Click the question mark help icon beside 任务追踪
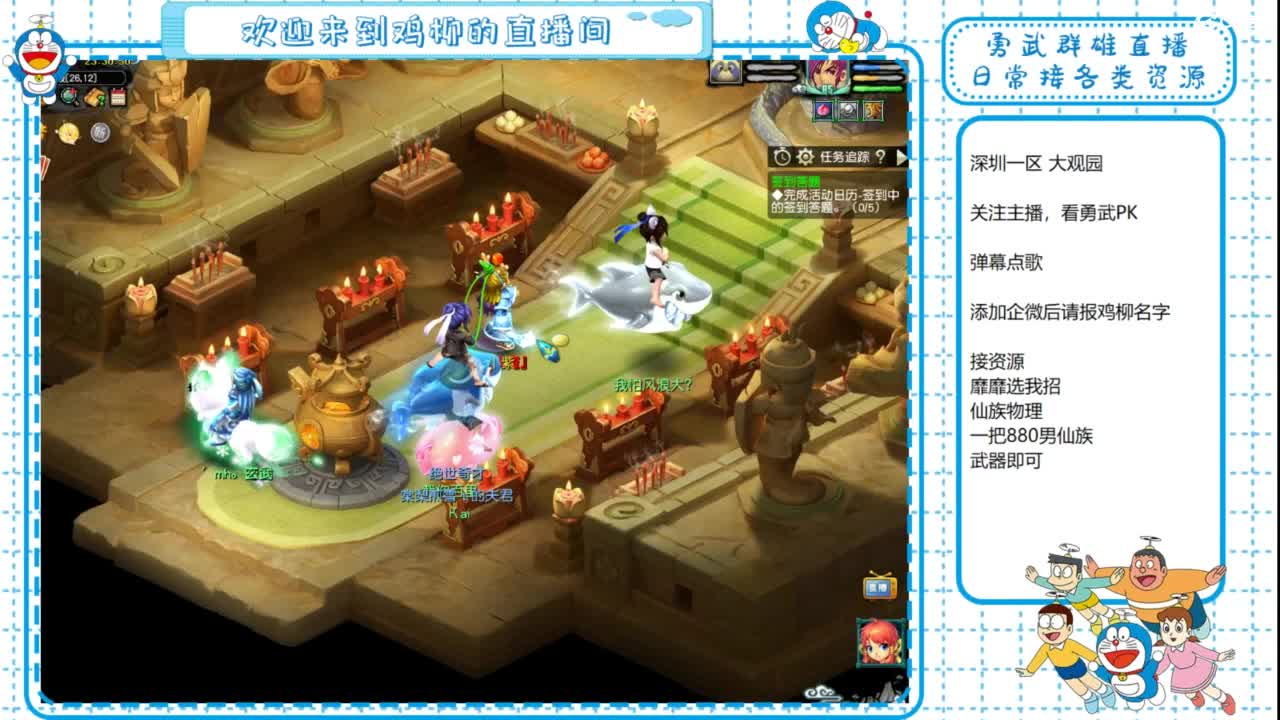 coord(881,158)
